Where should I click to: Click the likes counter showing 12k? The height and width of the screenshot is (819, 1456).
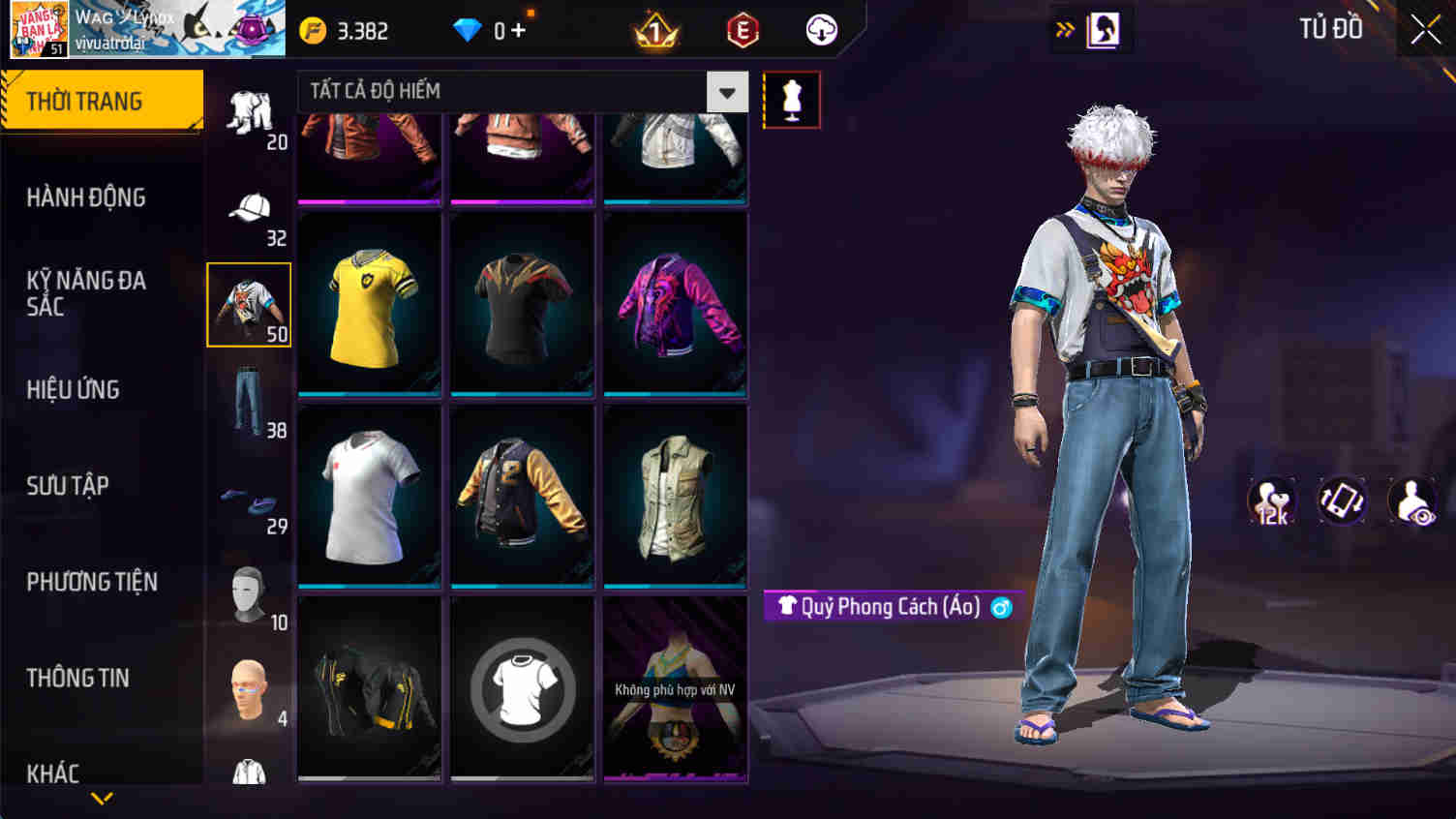coord(1274,501)
